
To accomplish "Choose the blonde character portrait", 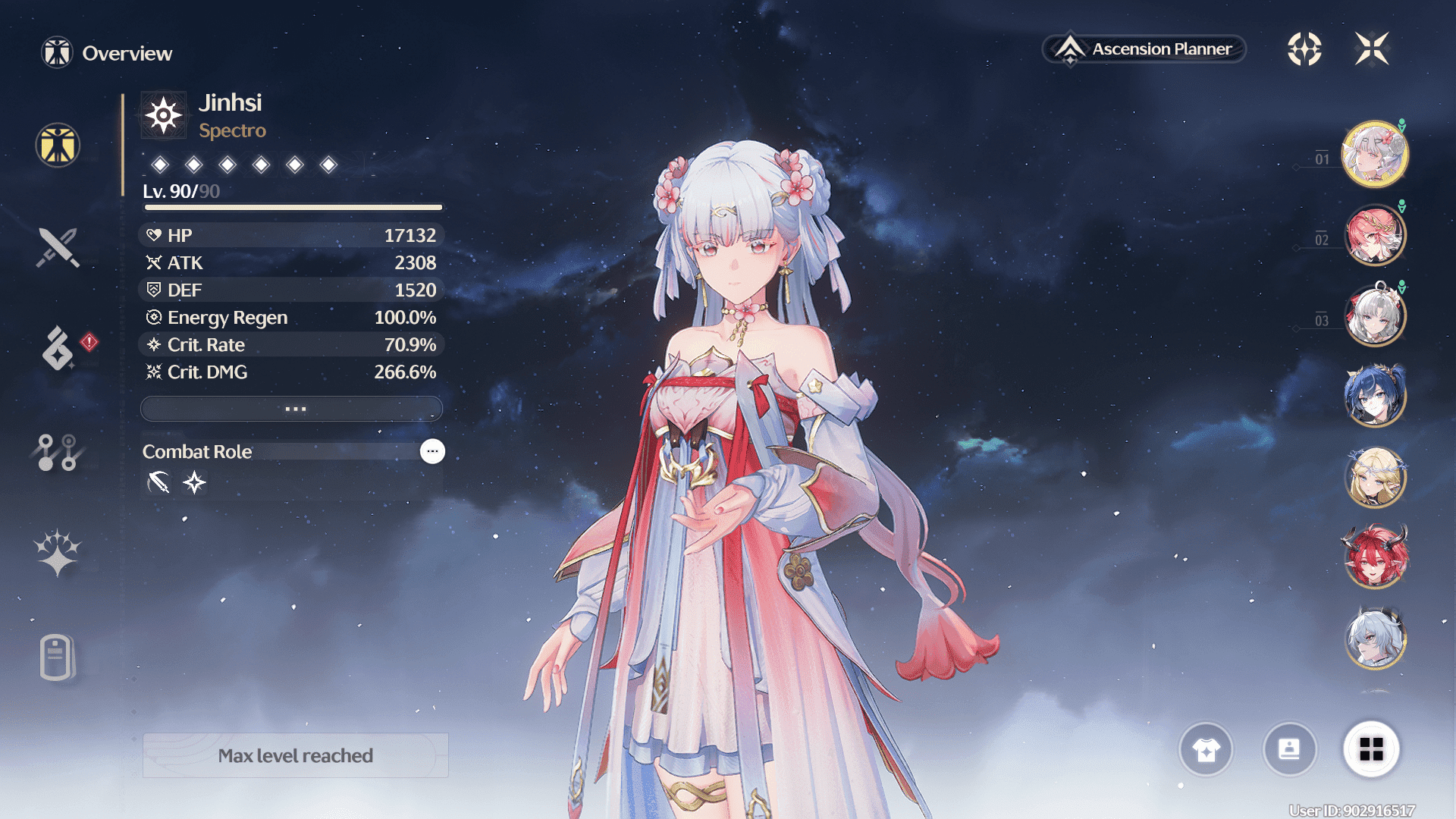I will (x=1374, y=477).
